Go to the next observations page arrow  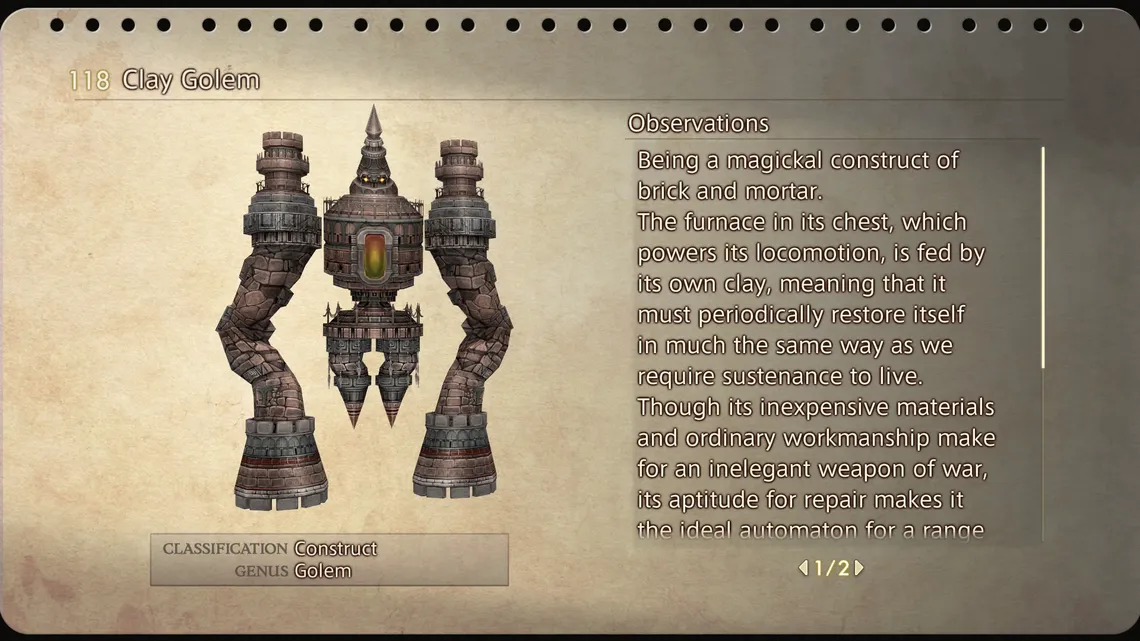pyautogui.click(x=859, y=568)
